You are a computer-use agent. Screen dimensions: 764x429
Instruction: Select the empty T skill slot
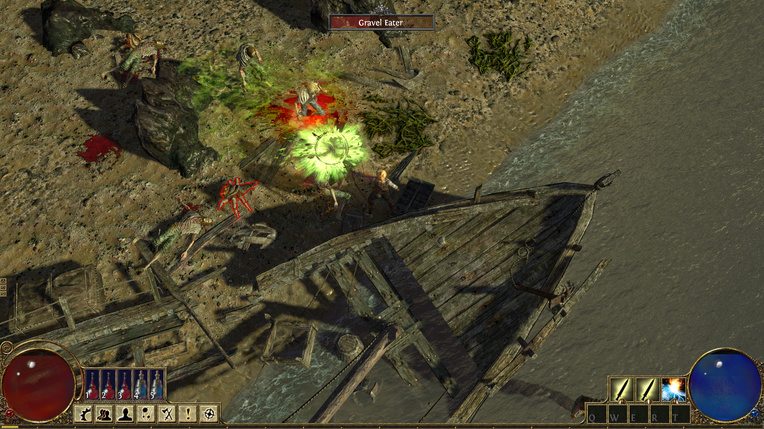click(x=678, y=414)
